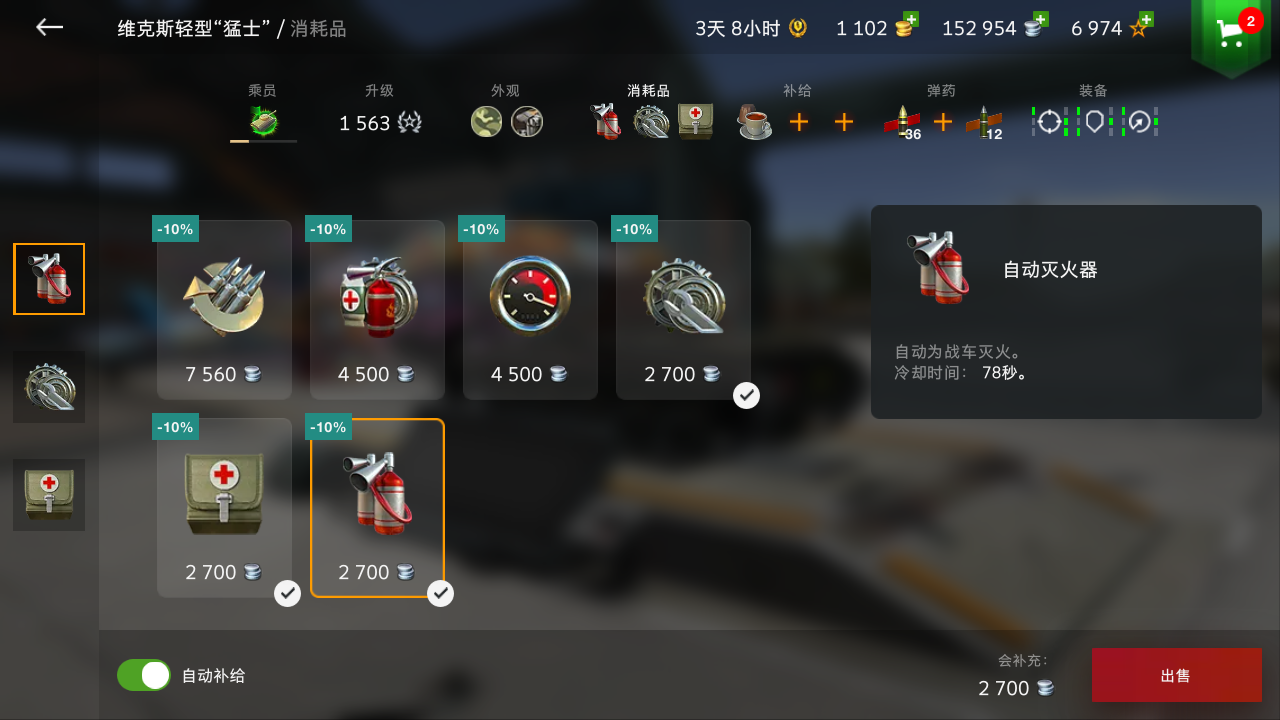Image resolution: width=1280 pixels, height=720 pixels.
Task: Select the shield equipment slot icon
Action: coord(1094,121)
